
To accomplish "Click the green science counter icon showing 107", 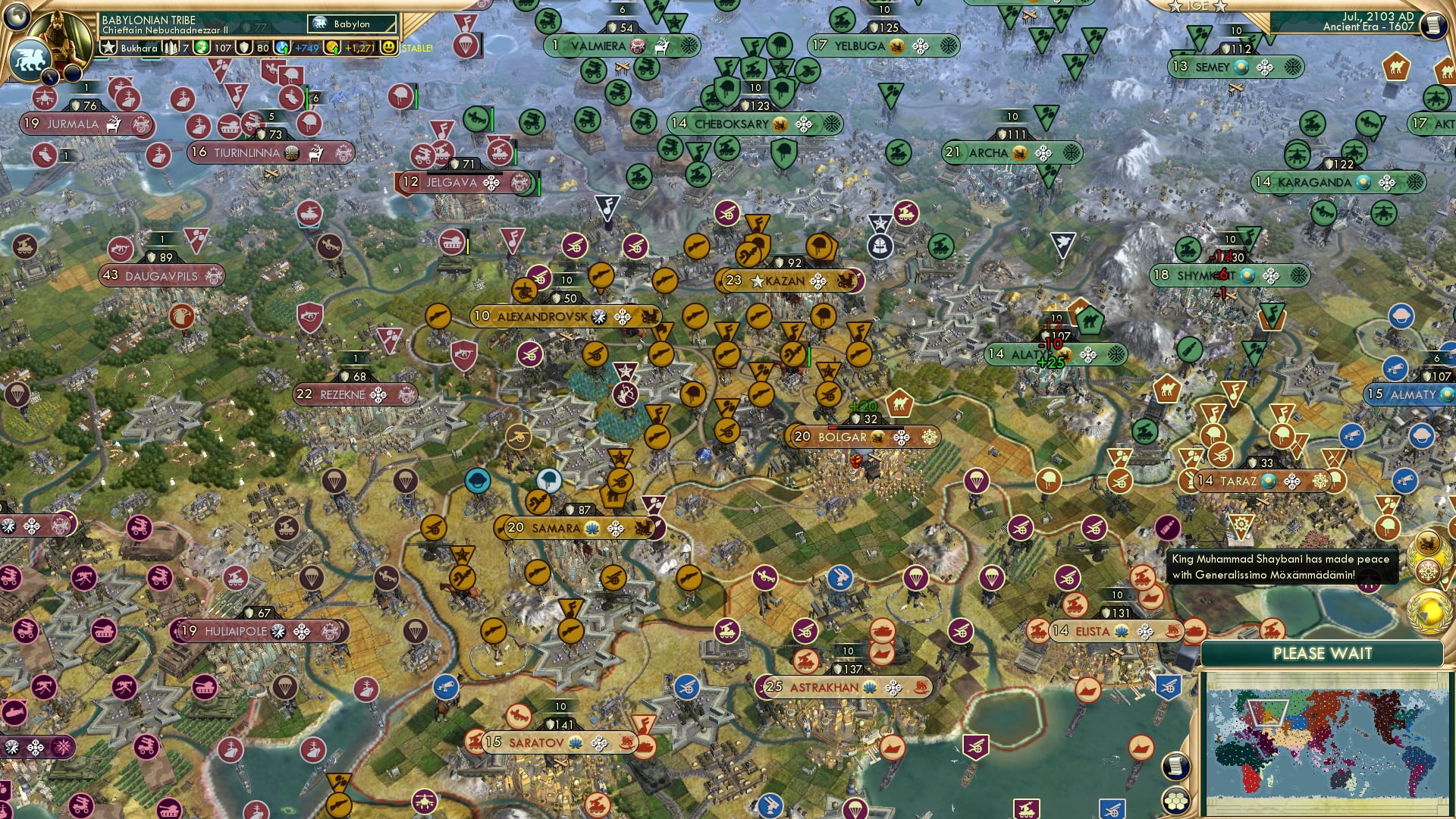I will click(201, 48).
